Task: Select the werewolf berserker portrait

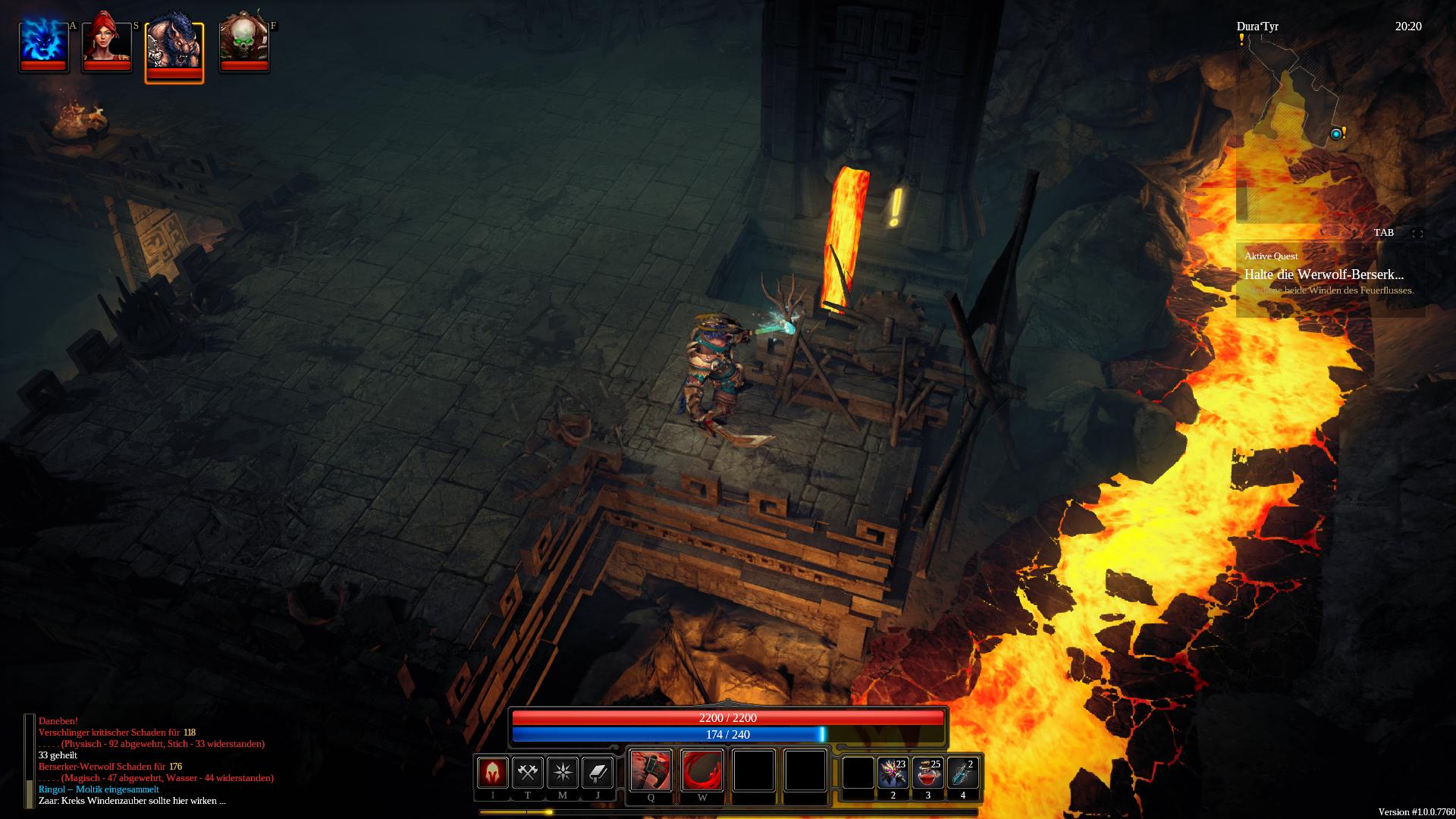Action: [174, 47]
